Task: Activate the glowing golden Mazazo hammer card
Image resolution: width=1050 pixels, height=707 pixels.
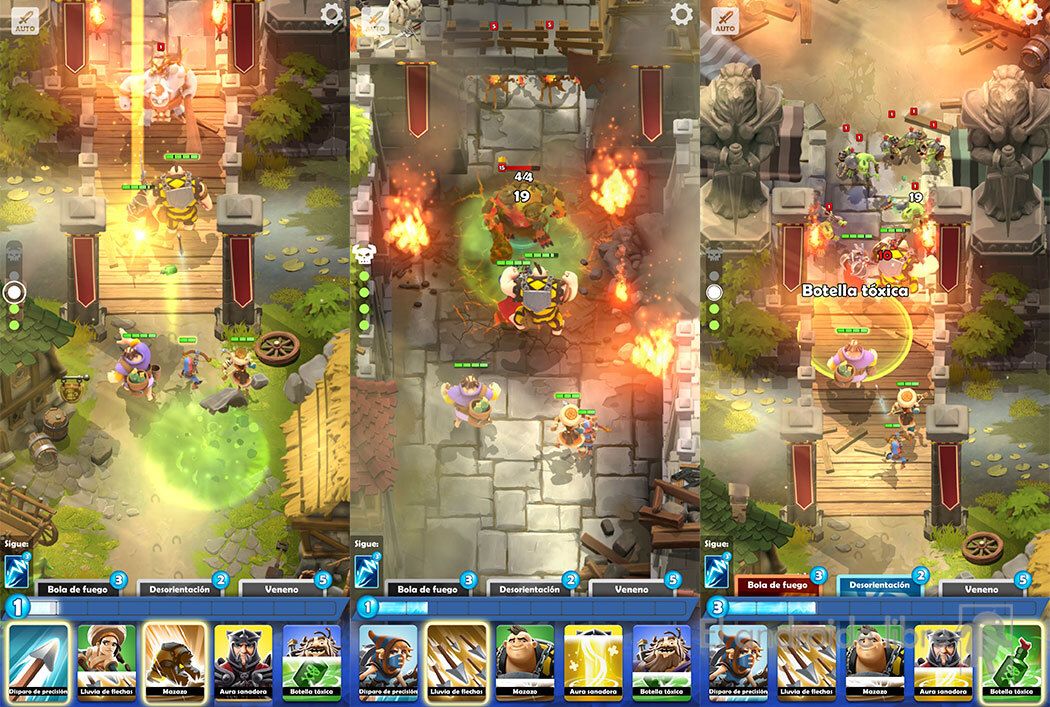Action: (175, 659)
